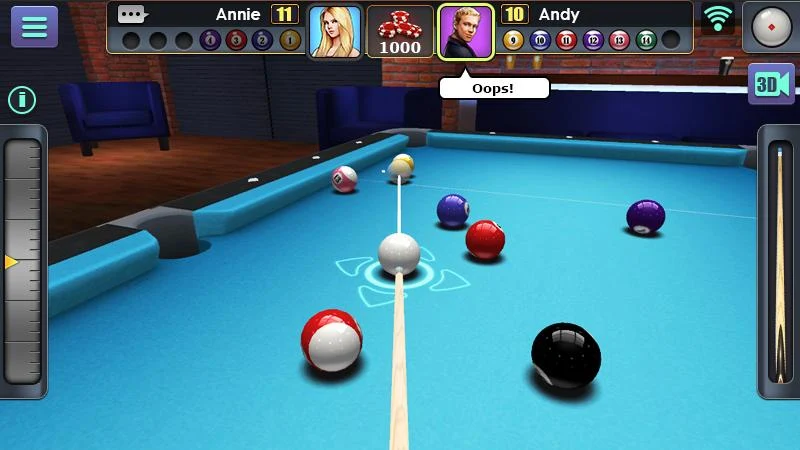Viewport: 800px width, 450px height.
Task: Show the info panel
Action: [22, 99]
